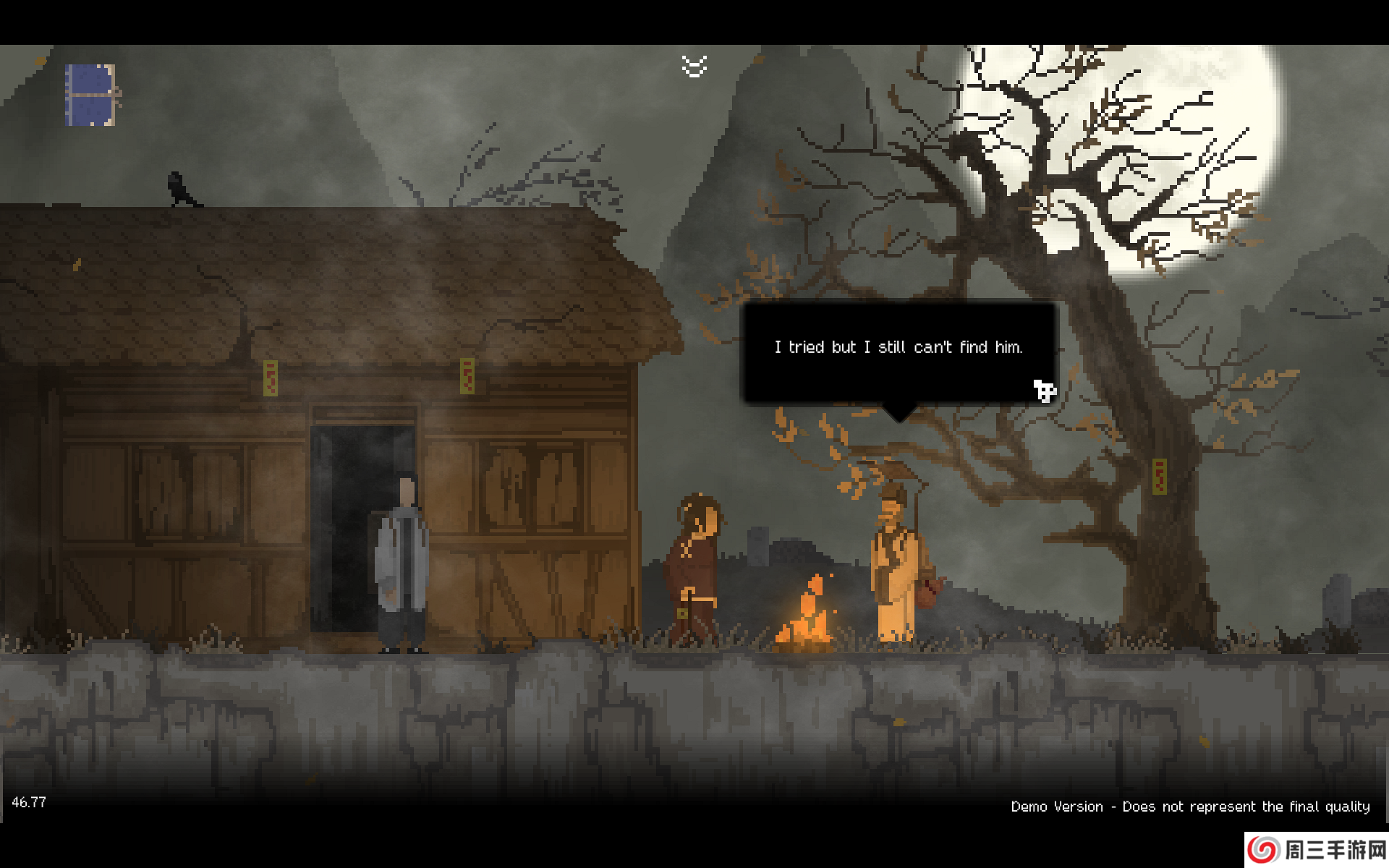Expand the top chevron dropdown arrow

[694, 67]
